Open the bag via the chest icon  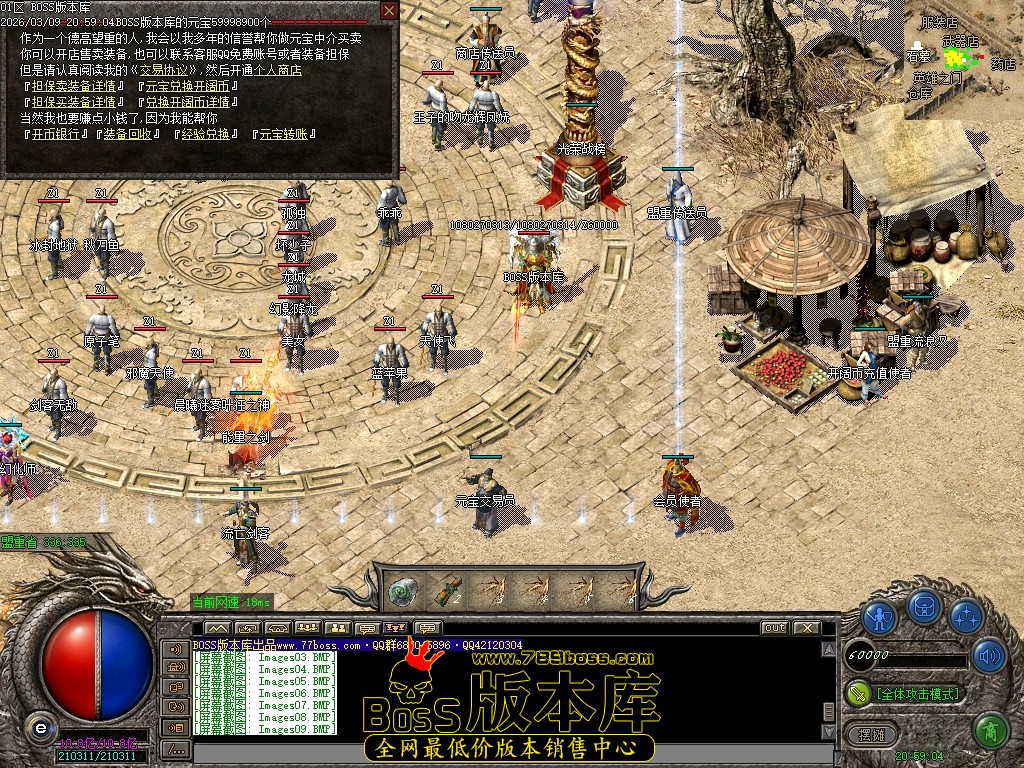(923, 607)
